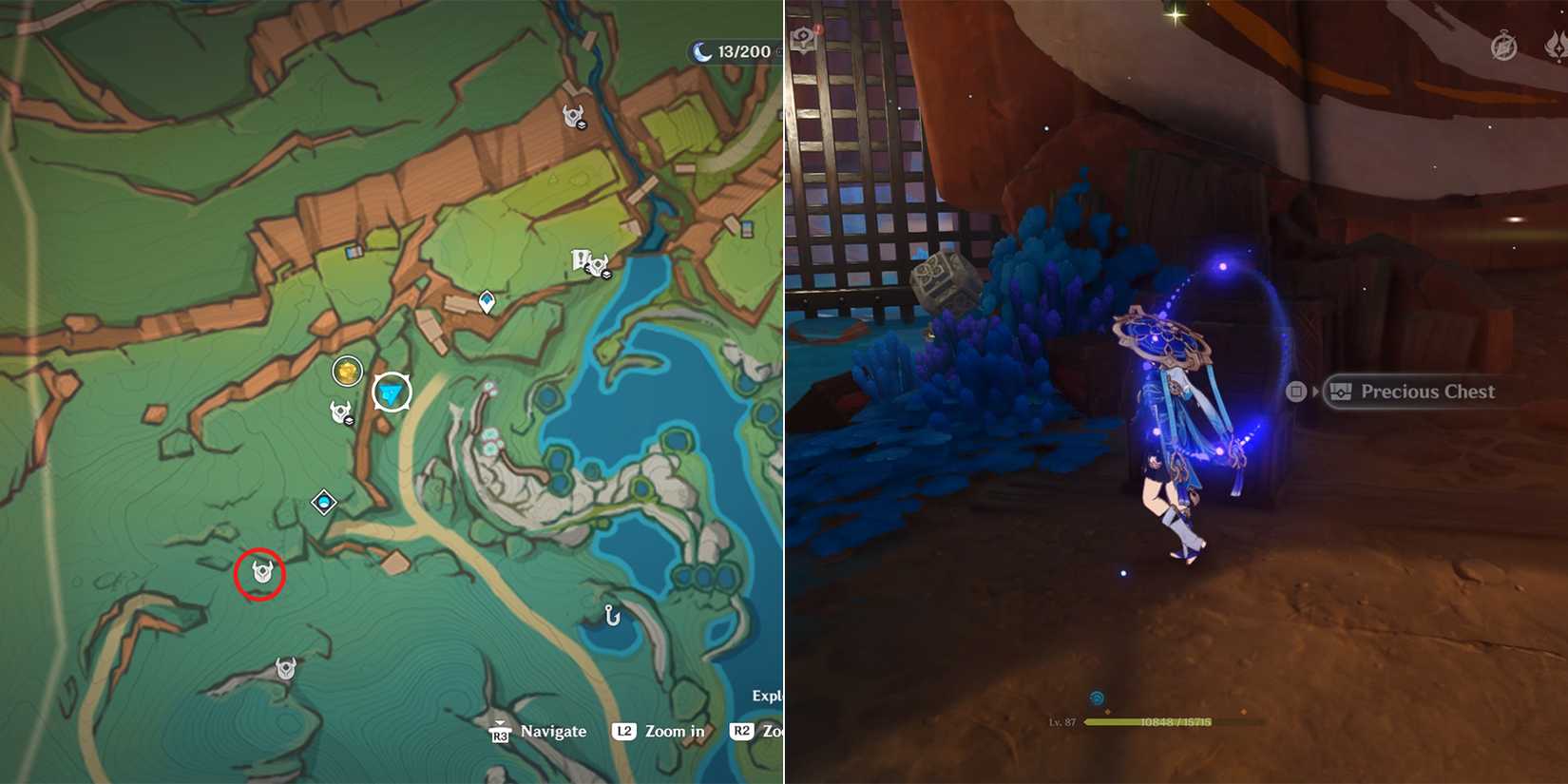Select the player position marker on the map
The image size is (1568, 784).
[x=390, y=390]
